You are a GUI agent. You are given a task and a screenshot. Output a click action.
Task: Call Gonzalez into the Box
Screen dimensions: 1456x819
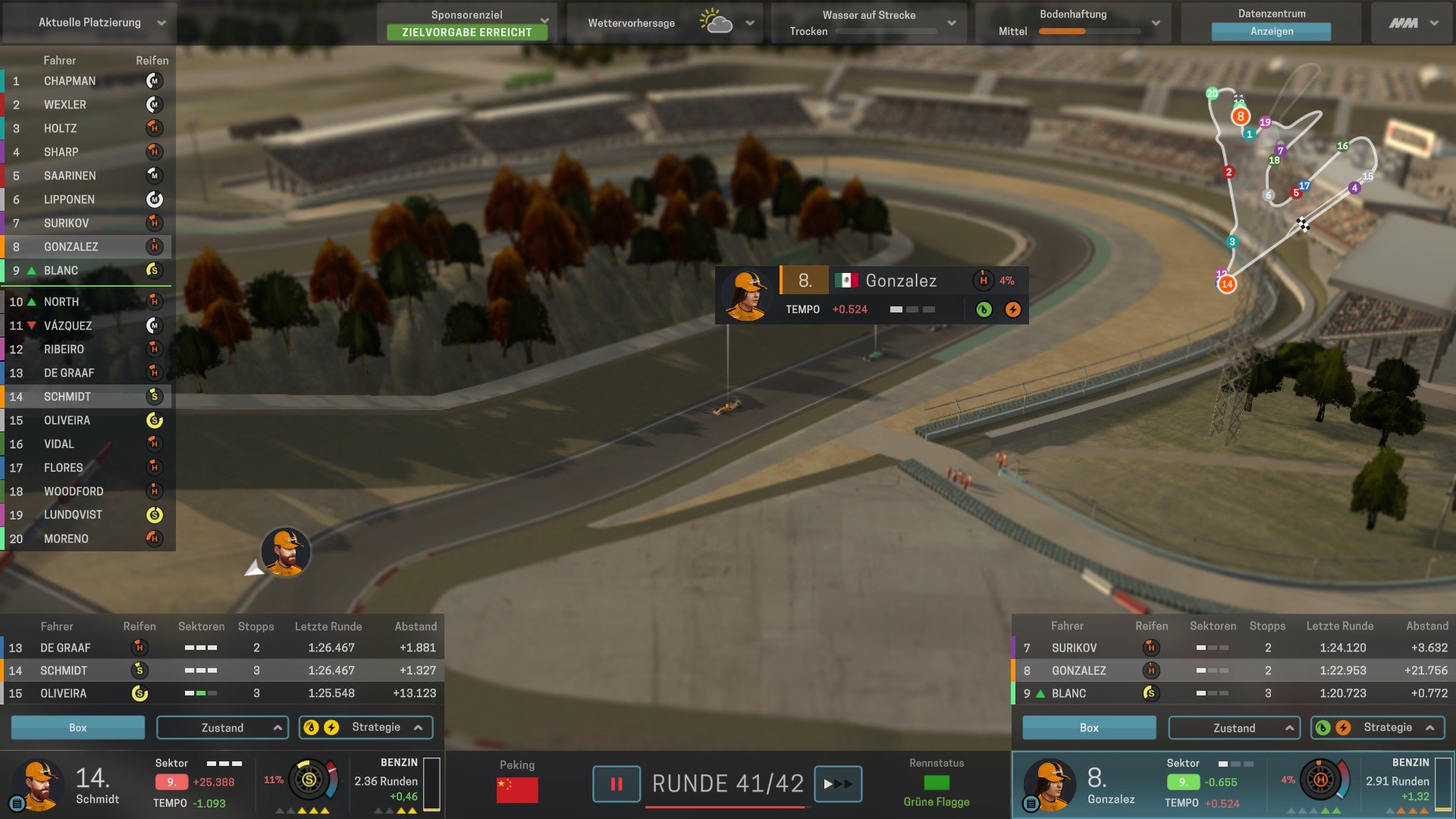click(1089, 727)
